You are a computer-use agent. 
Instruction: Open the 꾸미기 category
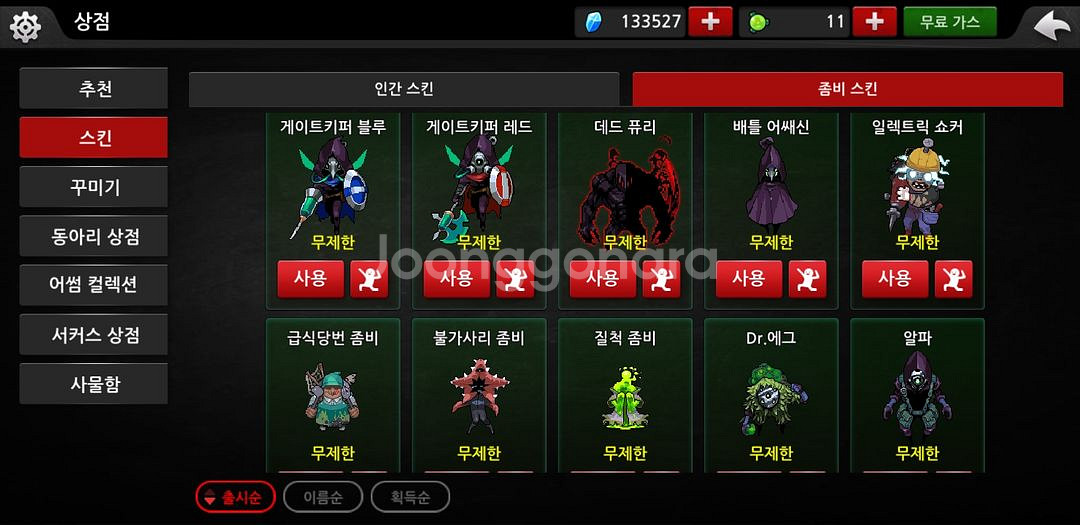click(94, 187)
